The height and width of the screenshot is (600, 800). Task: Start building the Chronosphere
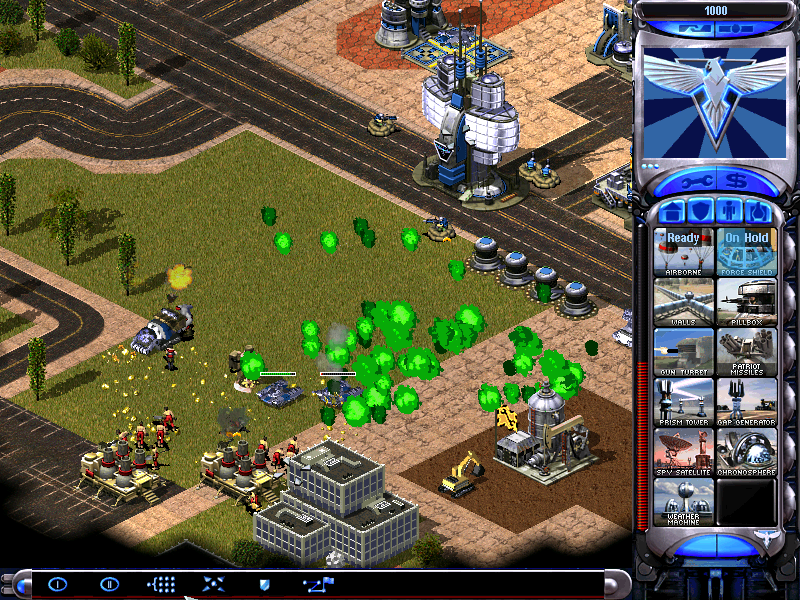tap(746, 451)
